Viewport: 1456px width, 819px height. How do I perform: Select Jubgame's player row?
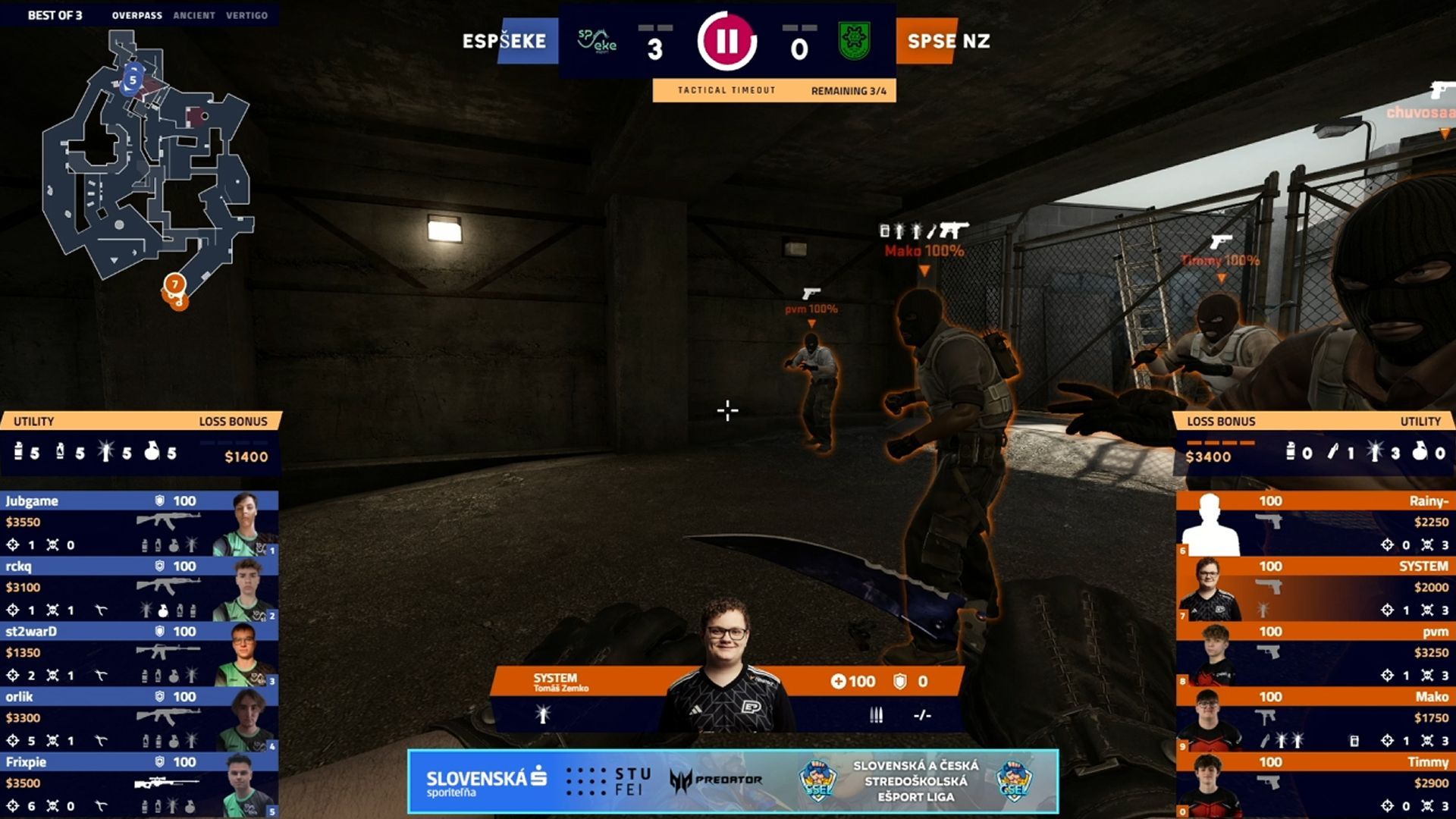(x=140, y=522)
